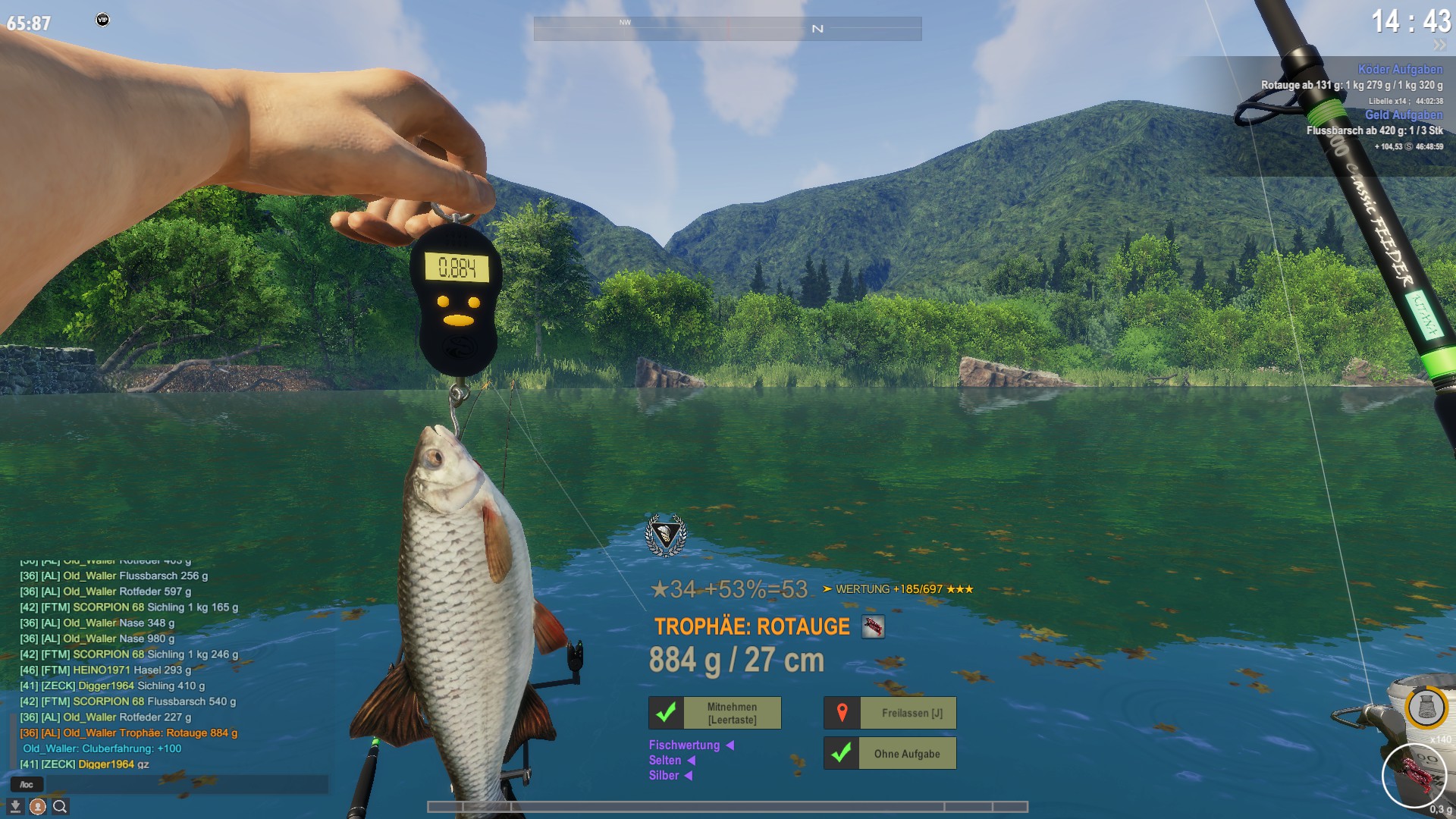Release the fish with Freilassen
The image size is (1456, 819).
(890, 713)
